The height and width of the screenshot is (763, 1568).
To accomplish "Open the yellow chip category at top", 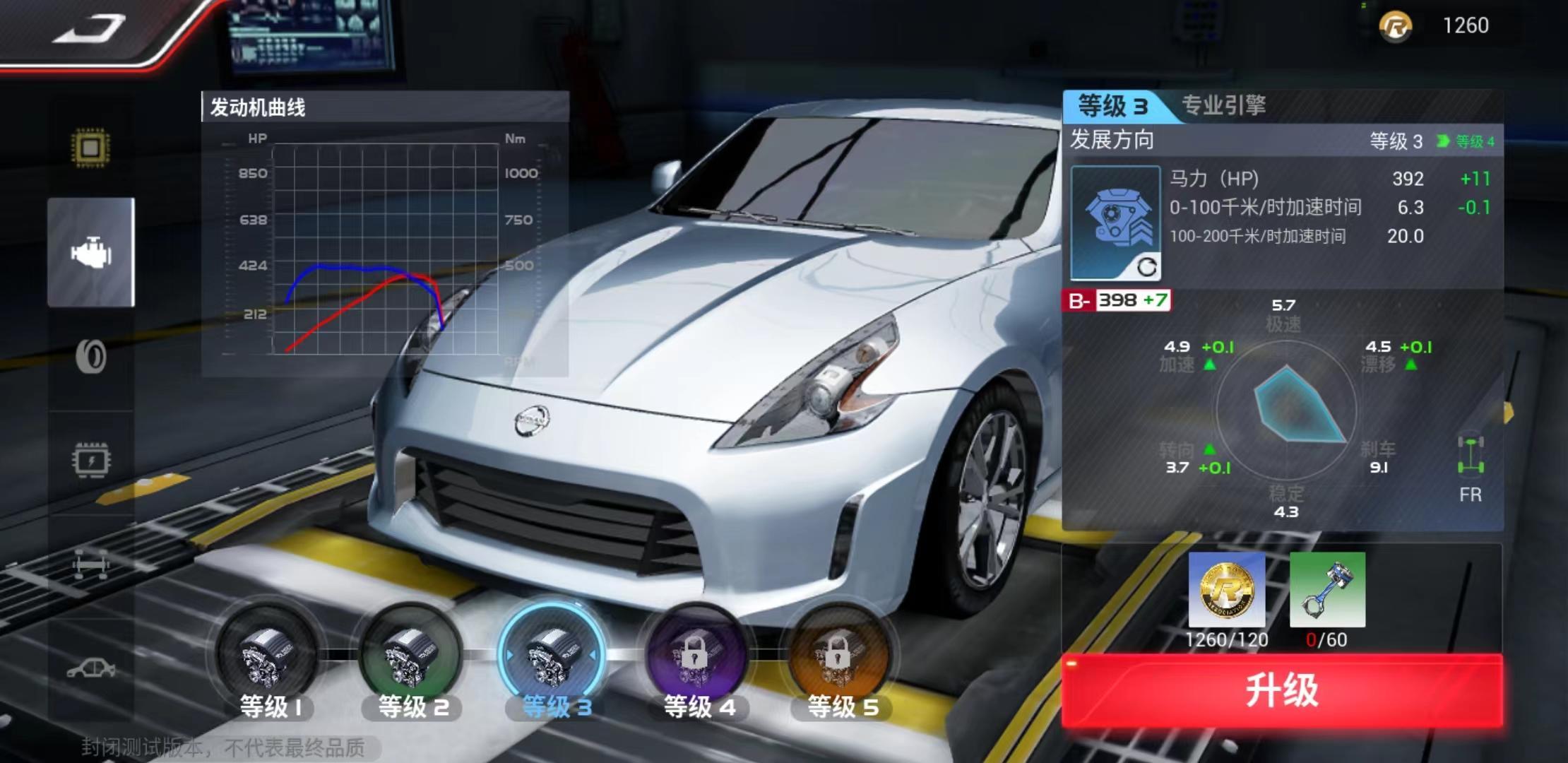I will [91, 148].
